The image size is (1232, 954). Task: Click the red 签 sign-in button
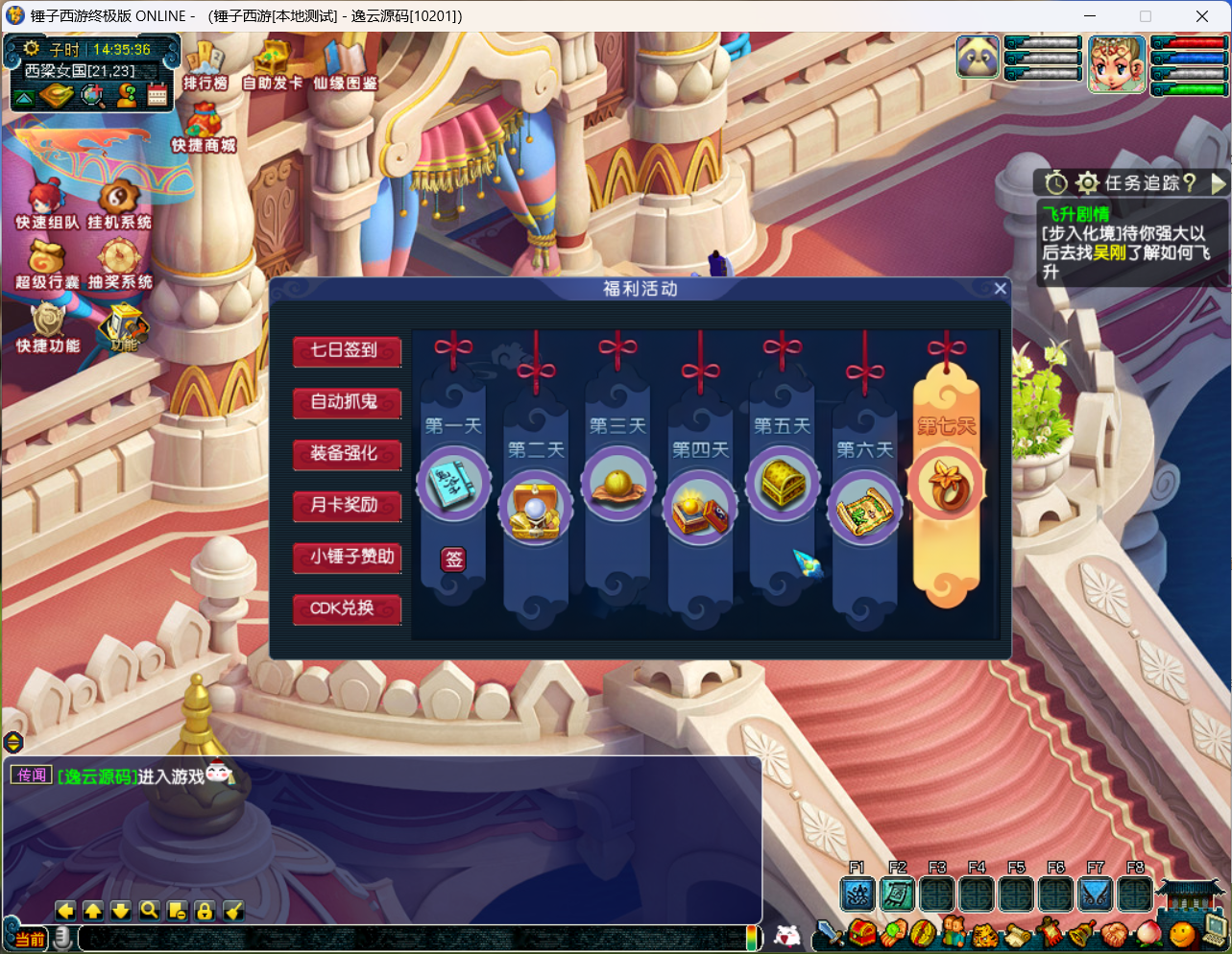(453, 560)
